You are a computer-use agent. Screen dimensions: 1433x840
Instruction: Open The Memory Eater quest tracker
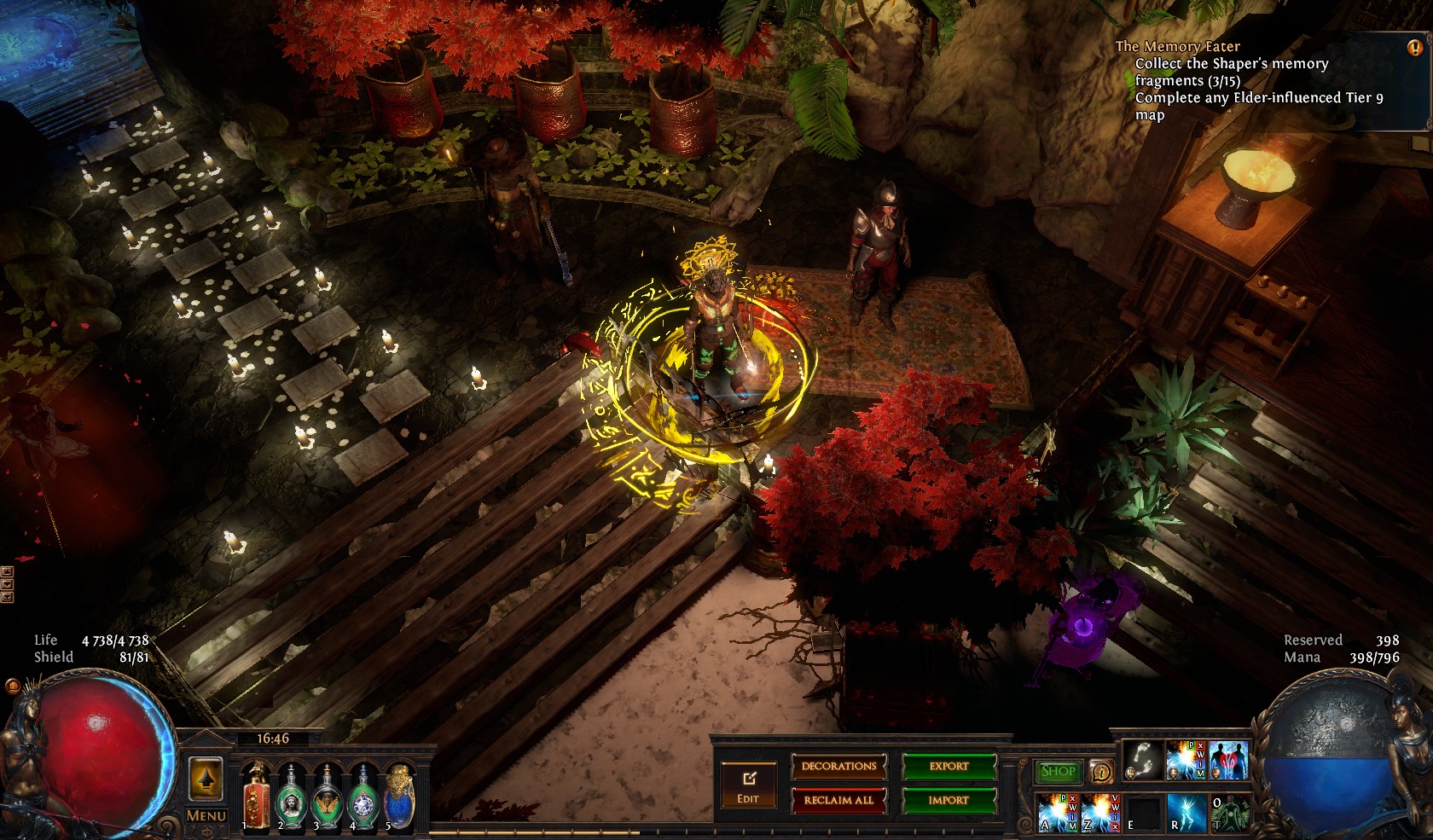click(x=1177, y=47)
